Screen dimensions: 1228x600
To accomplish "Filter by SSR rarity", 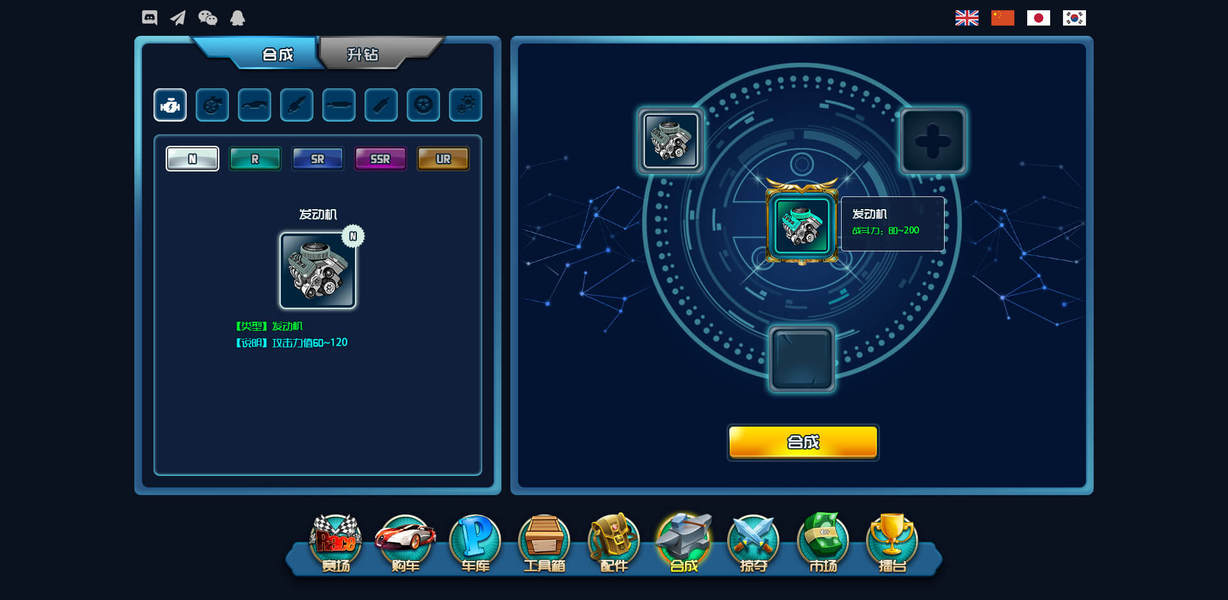I will (x=380, y=159).
